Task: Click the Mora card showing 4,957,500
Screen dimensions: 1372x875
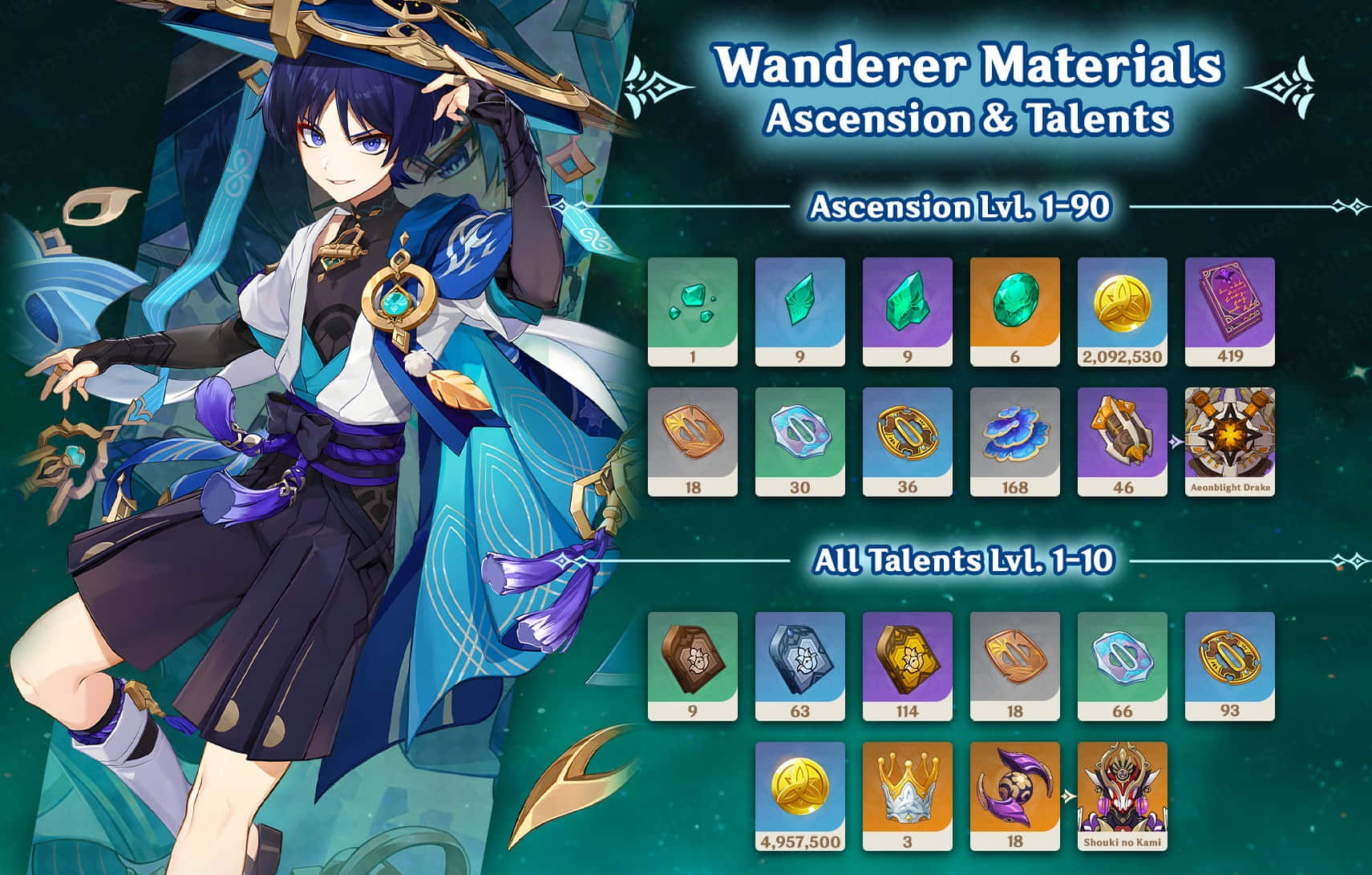Action: coord(799,796)
